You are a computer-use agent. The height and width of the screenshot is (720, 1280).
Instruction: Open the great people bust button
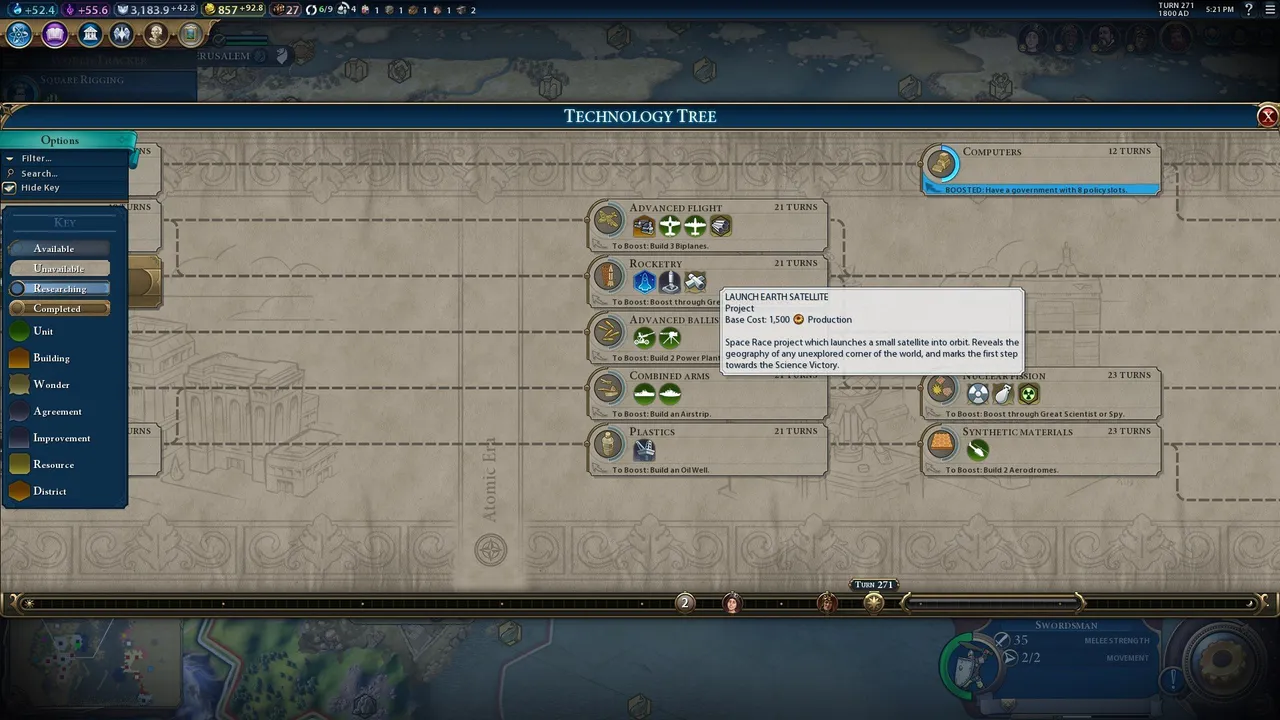pyautogui.click(x=156, y=36)
